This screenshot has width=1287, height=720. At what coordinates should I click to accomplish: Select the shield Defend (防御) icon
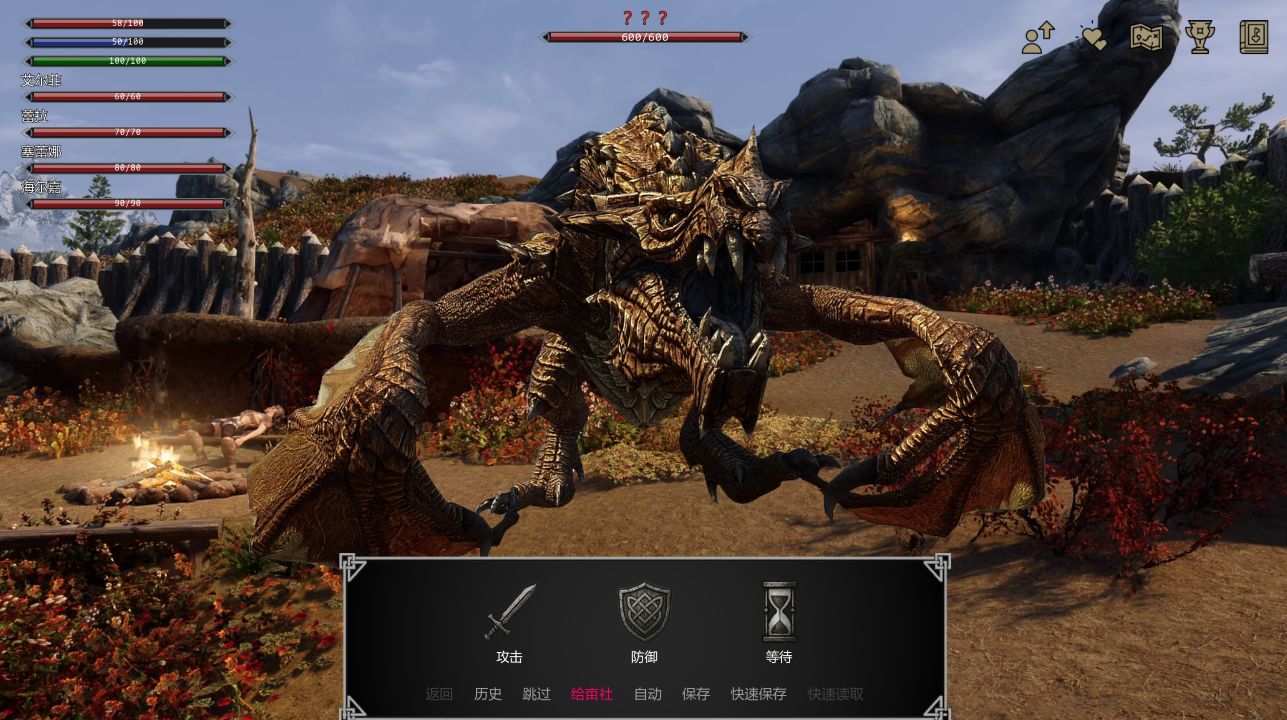pyautogui.click(x=644, y=611)
